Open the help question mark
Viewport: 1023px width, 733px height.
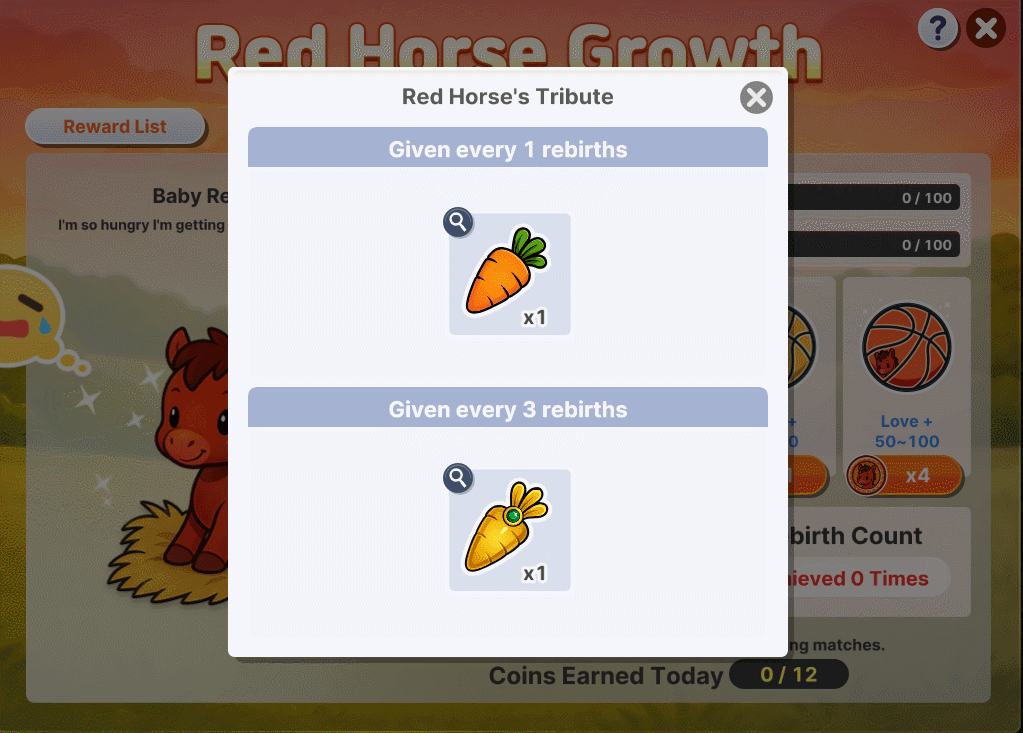pos(937,29)
